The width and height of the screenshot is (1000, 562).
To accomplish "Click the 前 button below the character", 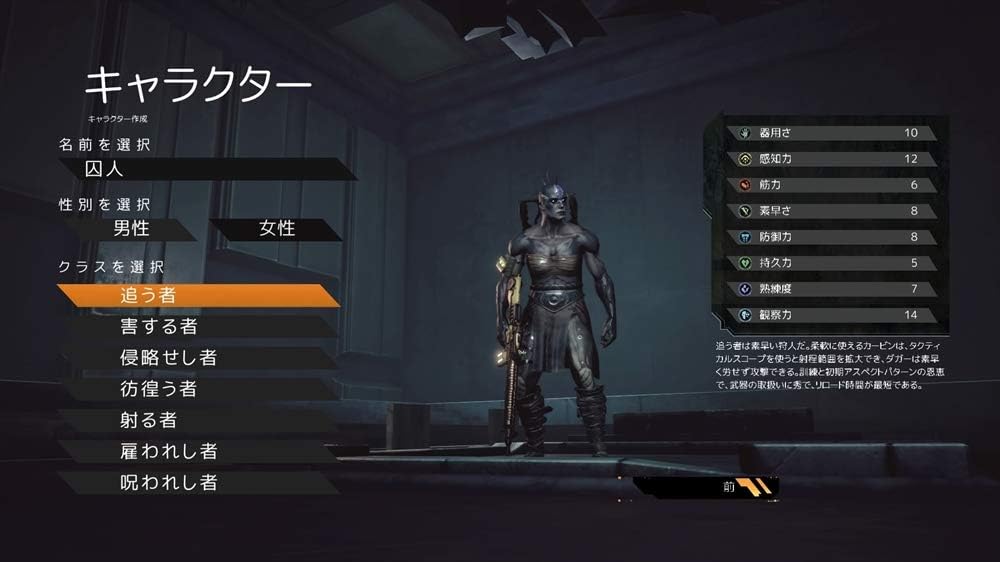I will pos(728,488).
